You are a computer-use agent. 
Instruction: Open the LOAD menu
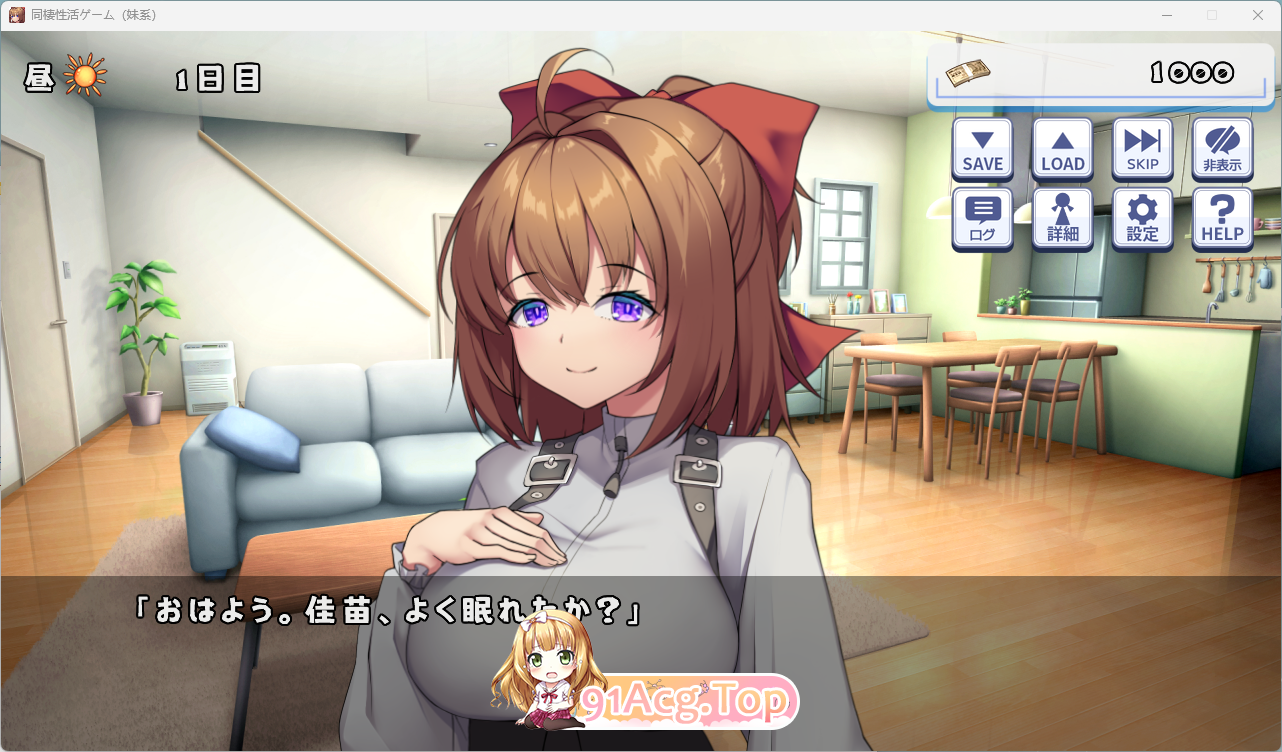pyautogui.click(x=1062, y=148)
